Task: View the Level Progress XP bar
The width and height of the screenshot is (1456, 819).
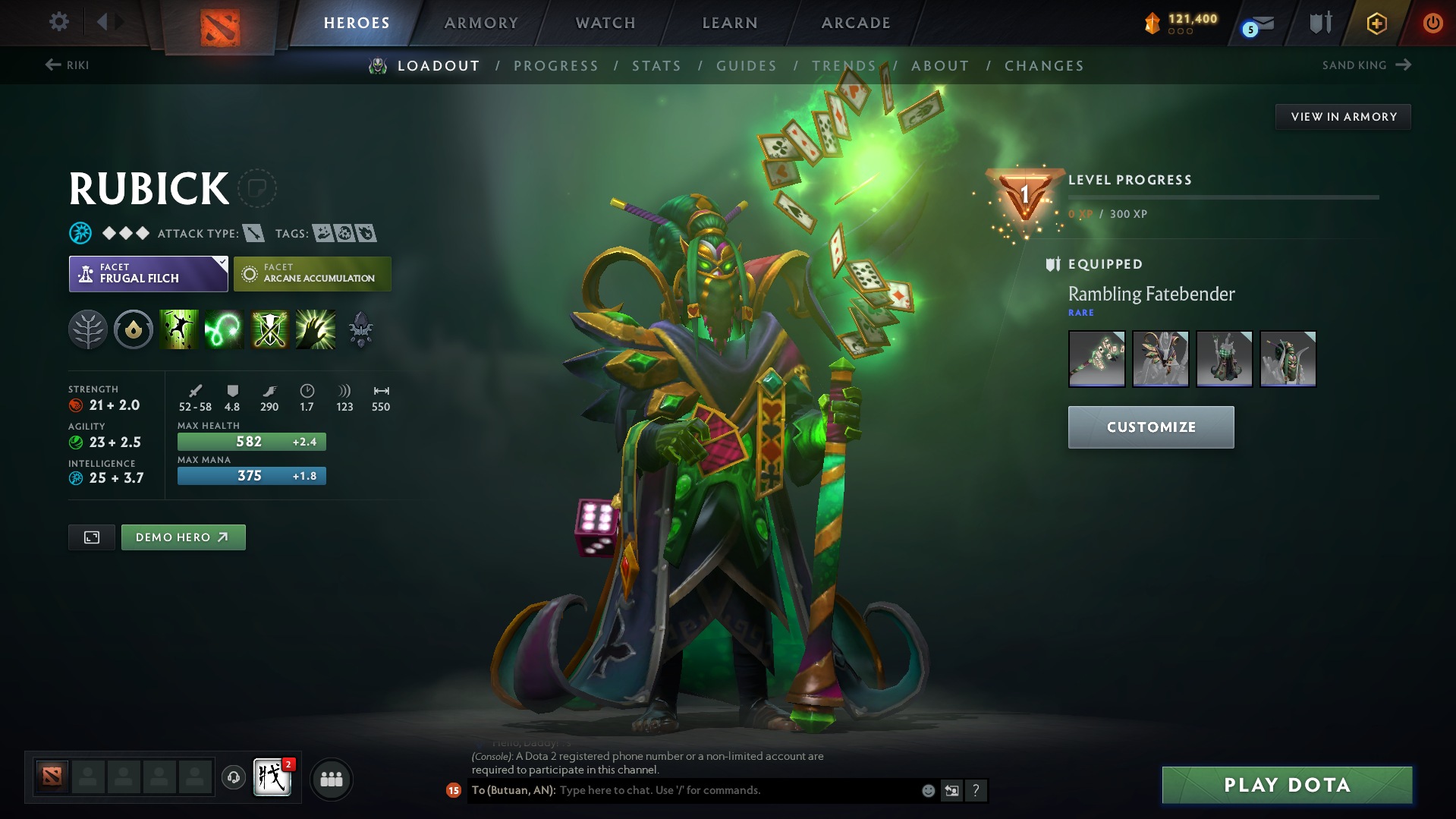Action: pyautogui.click(x=1222, y=197)
